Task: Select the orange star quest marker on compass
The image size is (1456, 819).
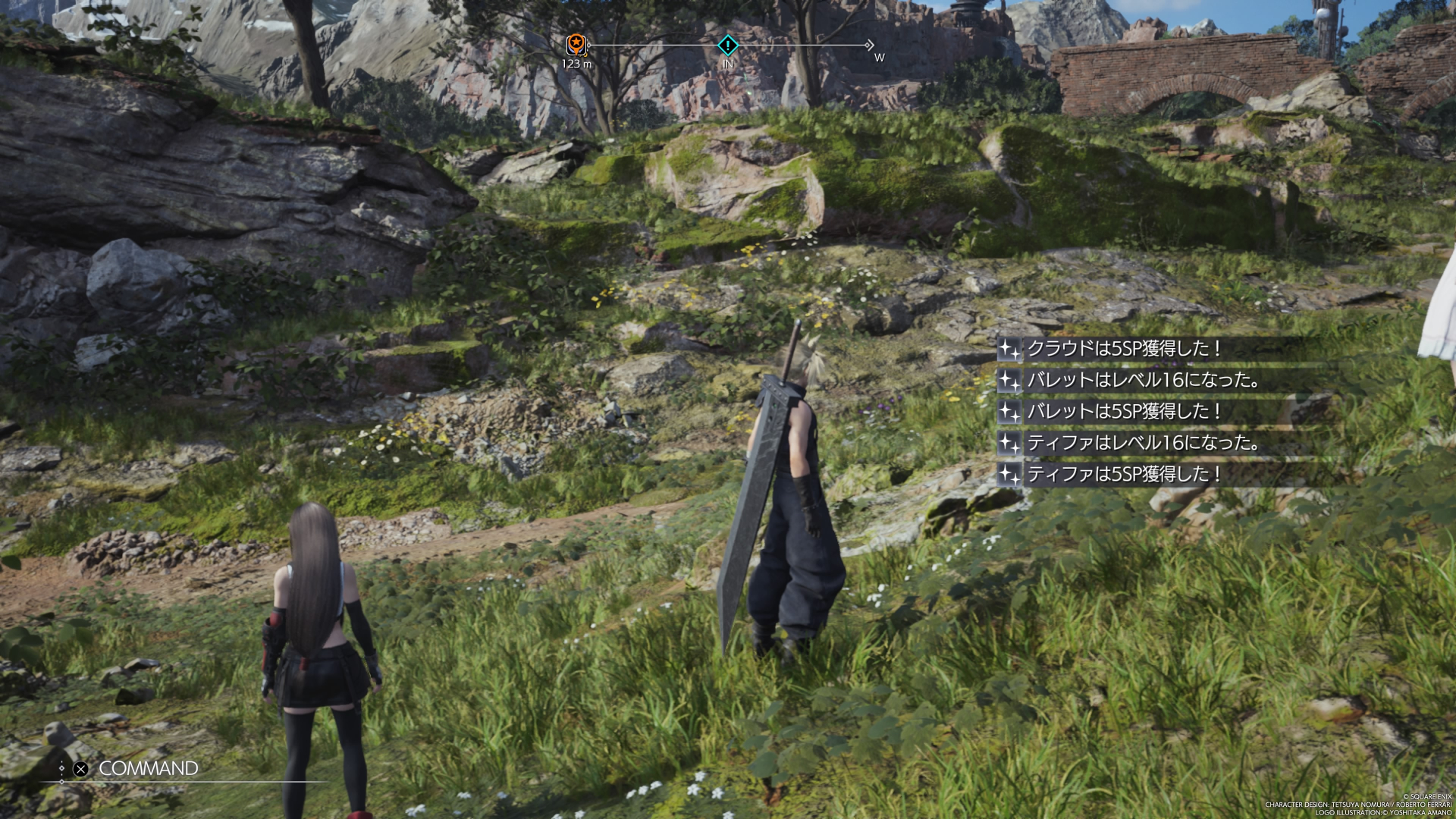Action: [x=576, y=44]
